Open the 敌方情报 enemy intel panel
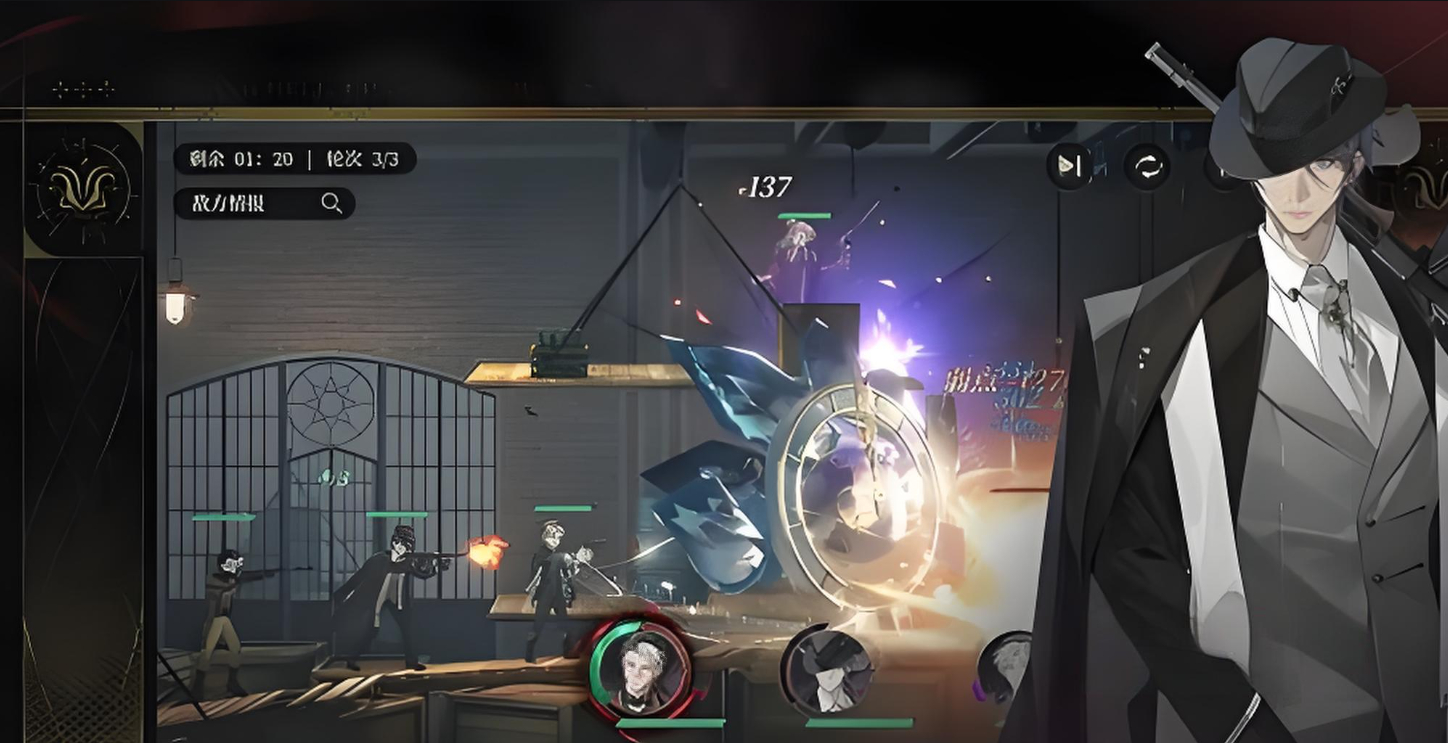This screenshot has width=1448, height=743. [264, 203]
